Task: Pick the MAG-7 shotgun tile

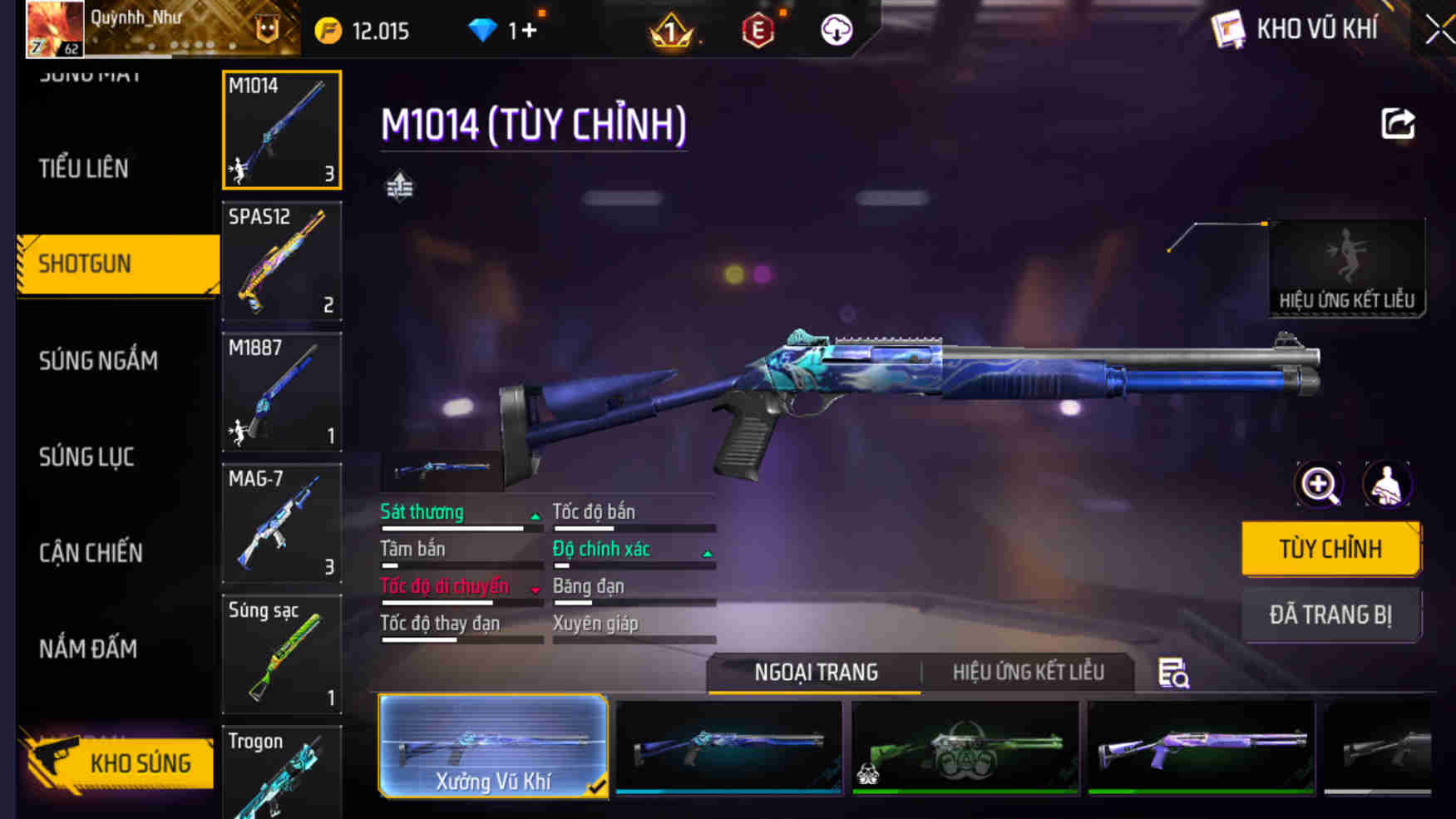Action: 282,523
